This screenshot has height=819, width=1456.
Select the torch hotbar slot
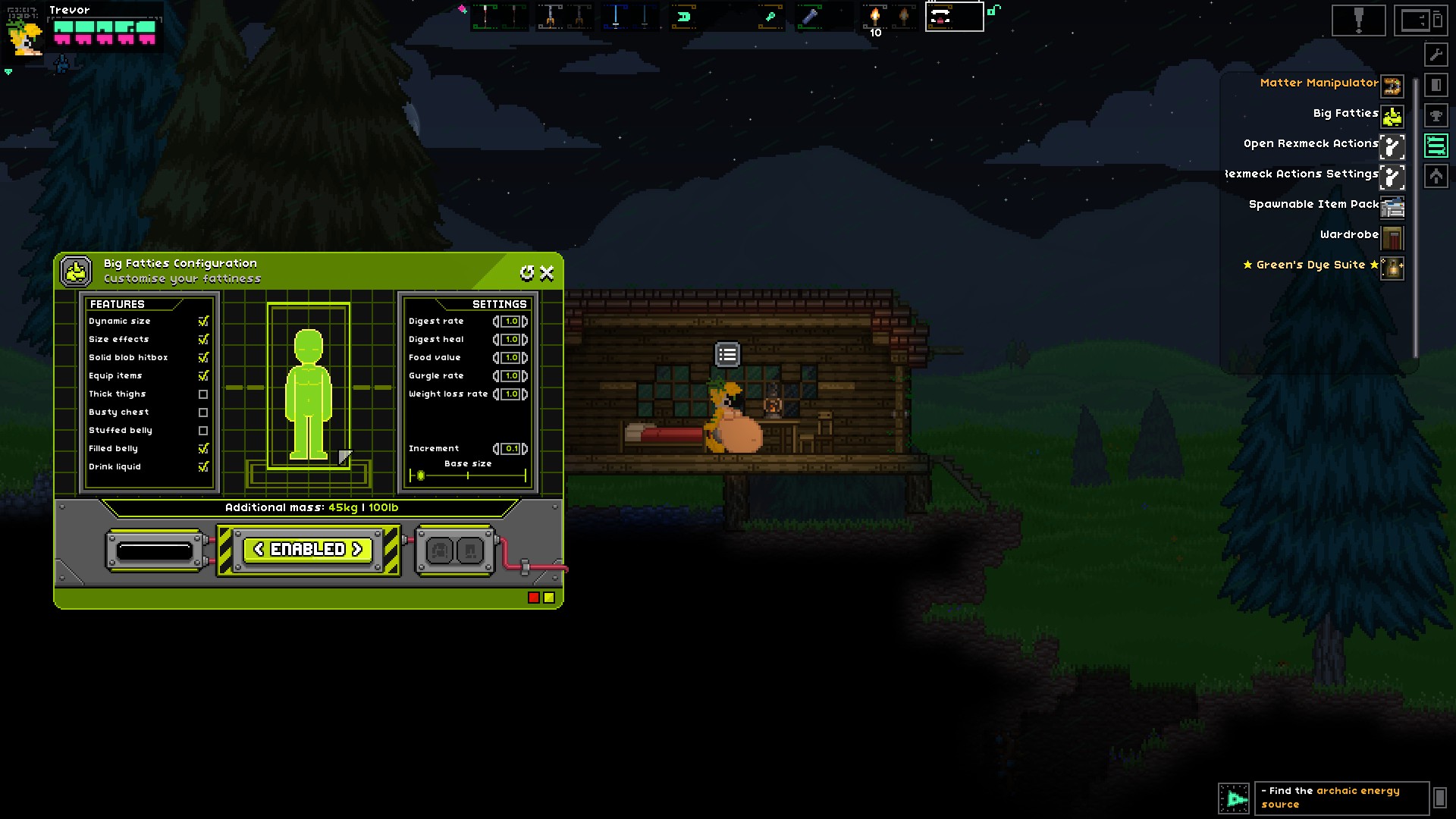tap(875, 17)
